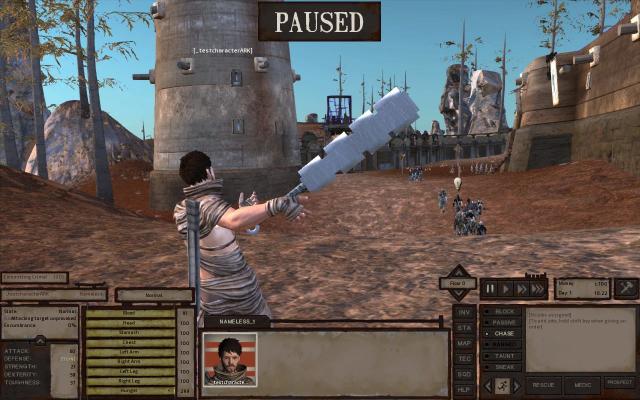
Task: Open the INV inventory panel
Action: tap(464, 311)
